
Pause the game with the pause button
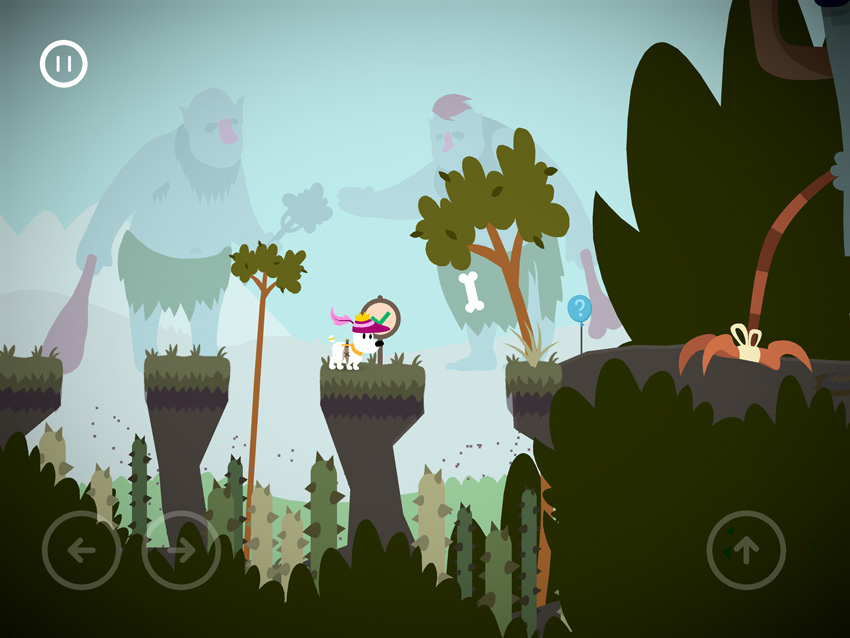click(x=64, y=64)
